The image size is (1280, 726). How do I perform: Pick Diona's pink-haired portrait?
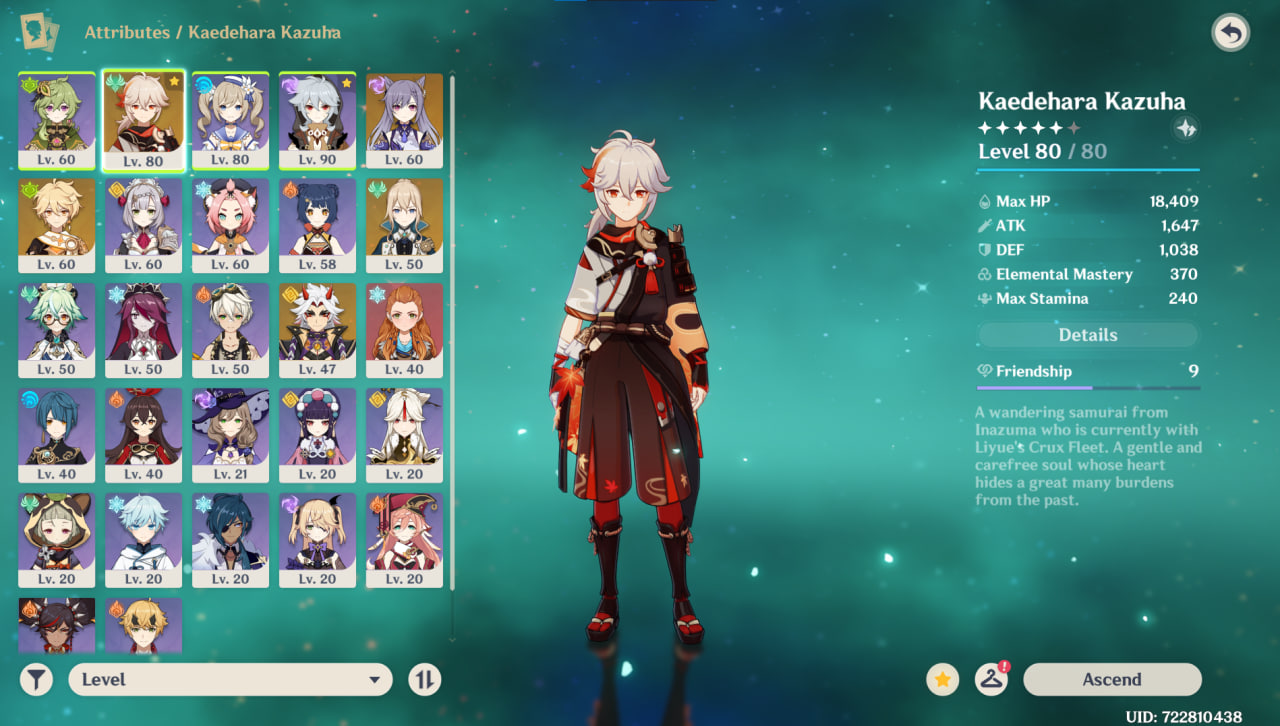click(x=230, y=225)
